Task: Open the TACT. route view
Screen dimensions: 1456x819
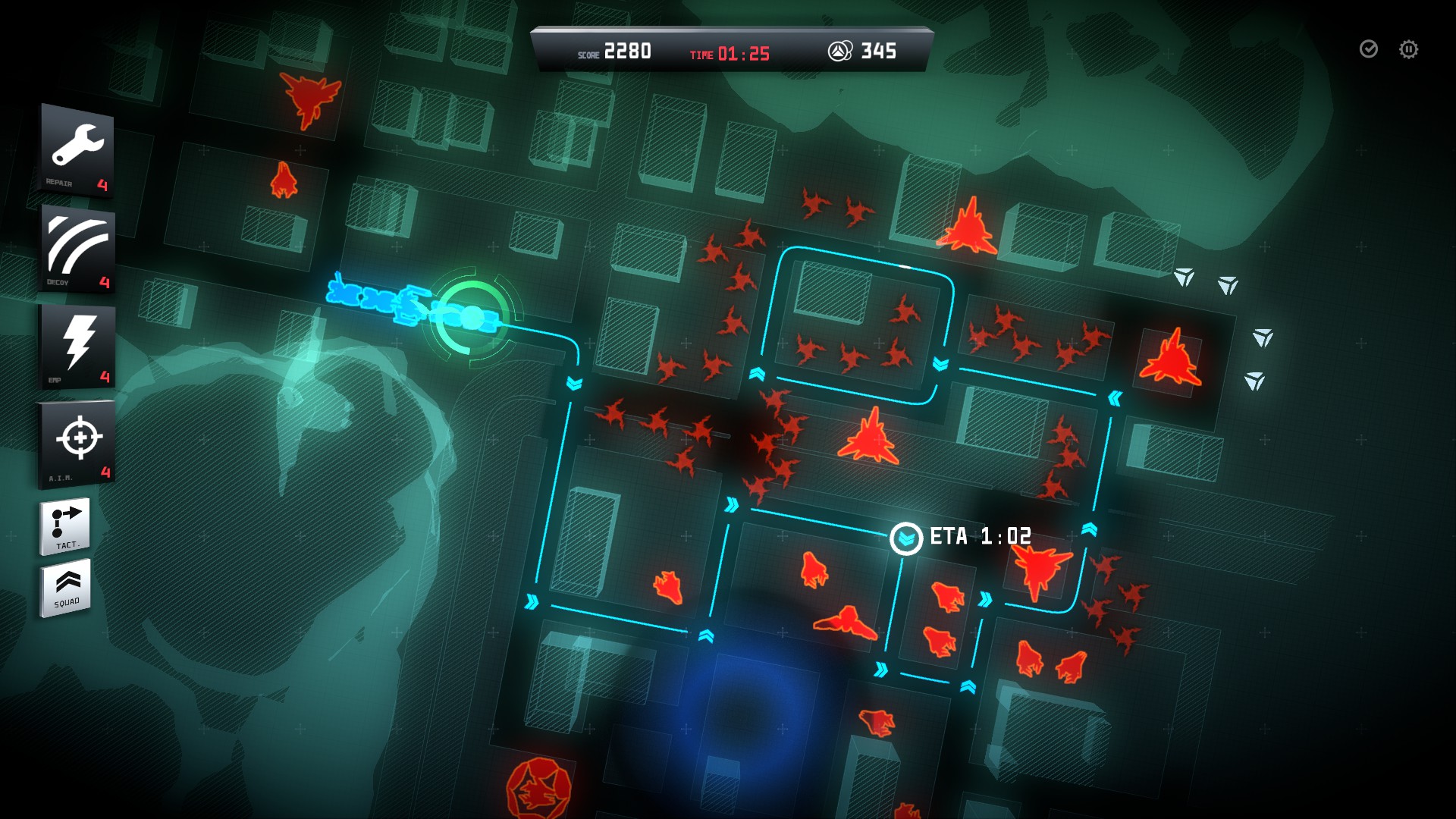Action: (65, 526)
